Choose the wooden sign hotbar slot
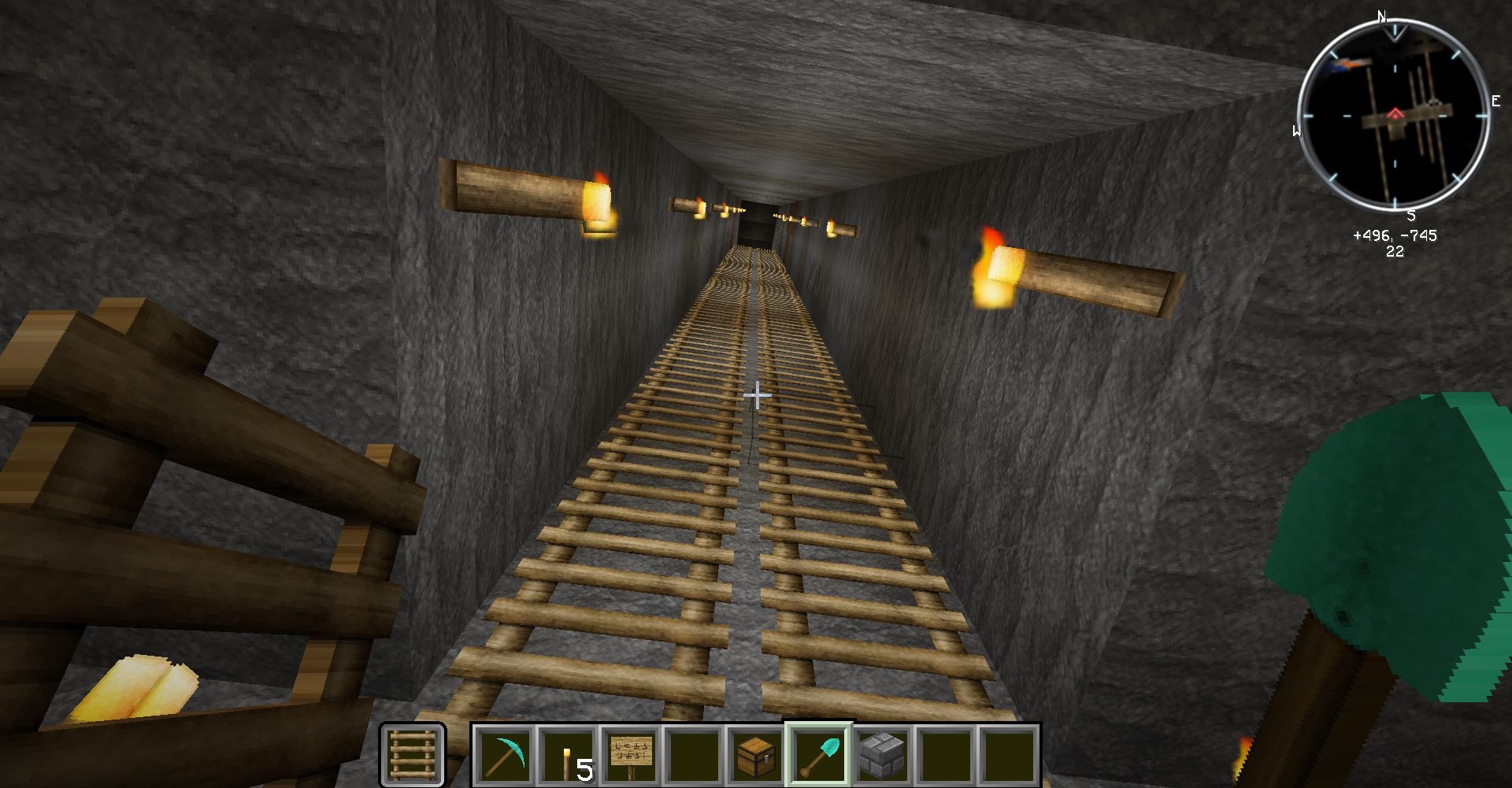Viewport: 1512px width, 788px height. pyautogui.click(x=631, y=755)
